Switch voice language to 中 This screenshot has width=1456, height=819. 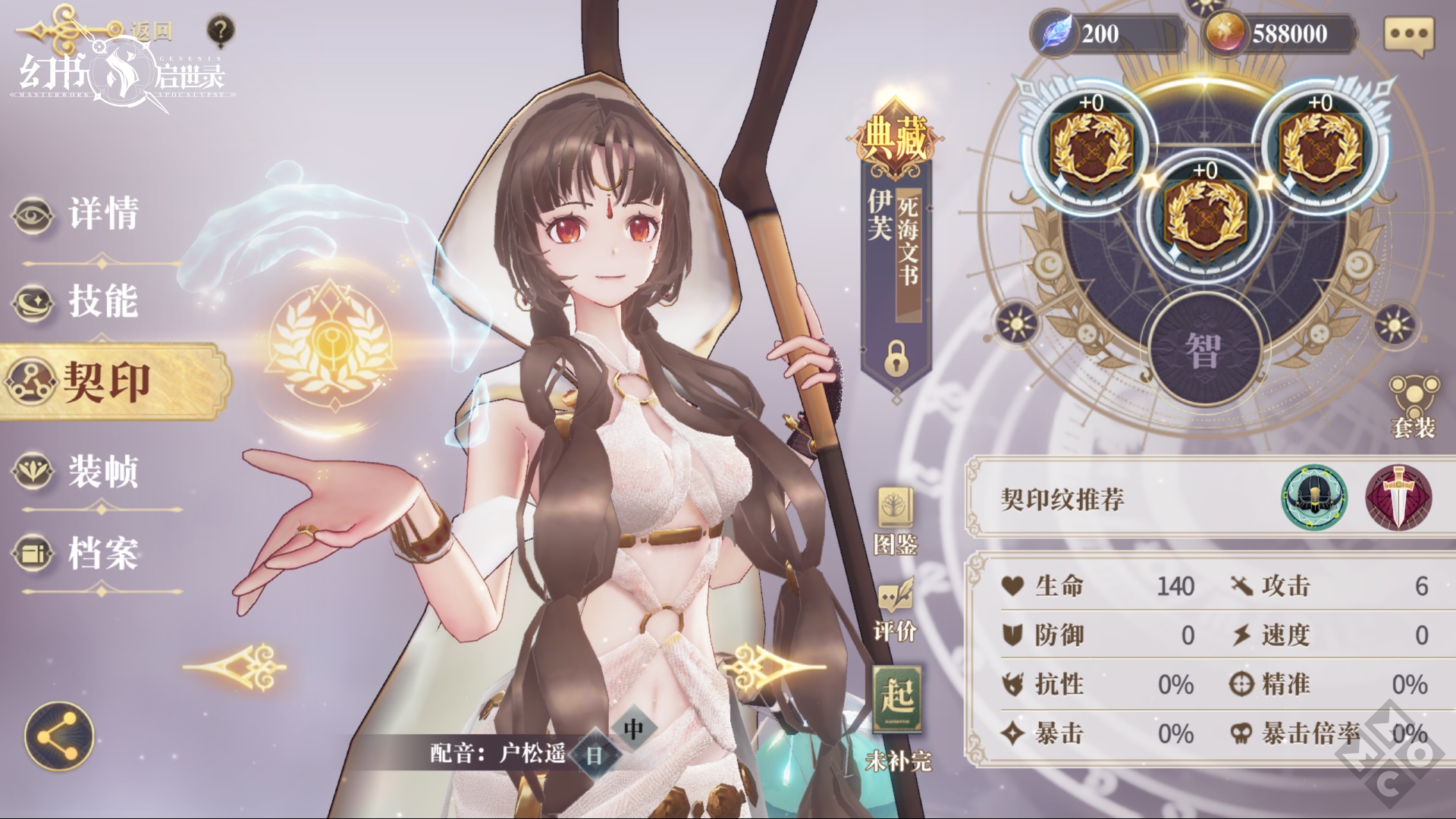click(633, 730)
